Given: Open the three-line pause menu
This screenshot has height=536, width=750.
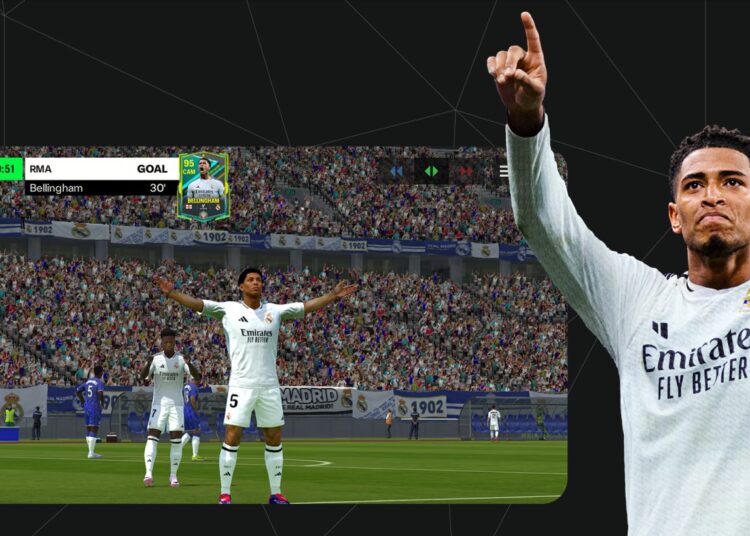Looking at the screenshot, I should [503, 171].
